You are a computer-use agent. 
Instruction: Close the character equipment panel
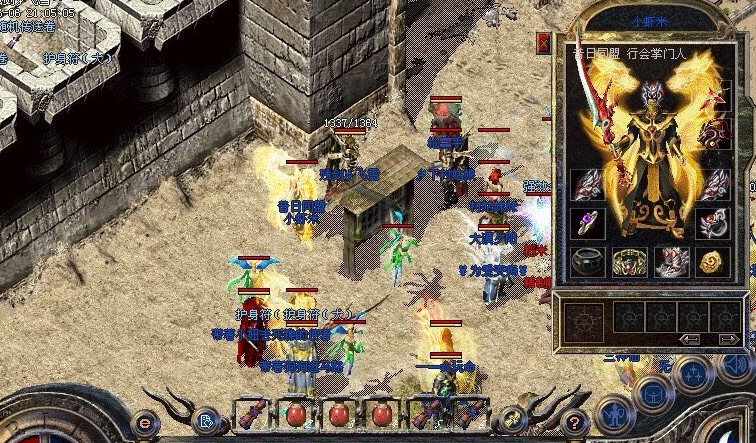[x=543, y=43]
